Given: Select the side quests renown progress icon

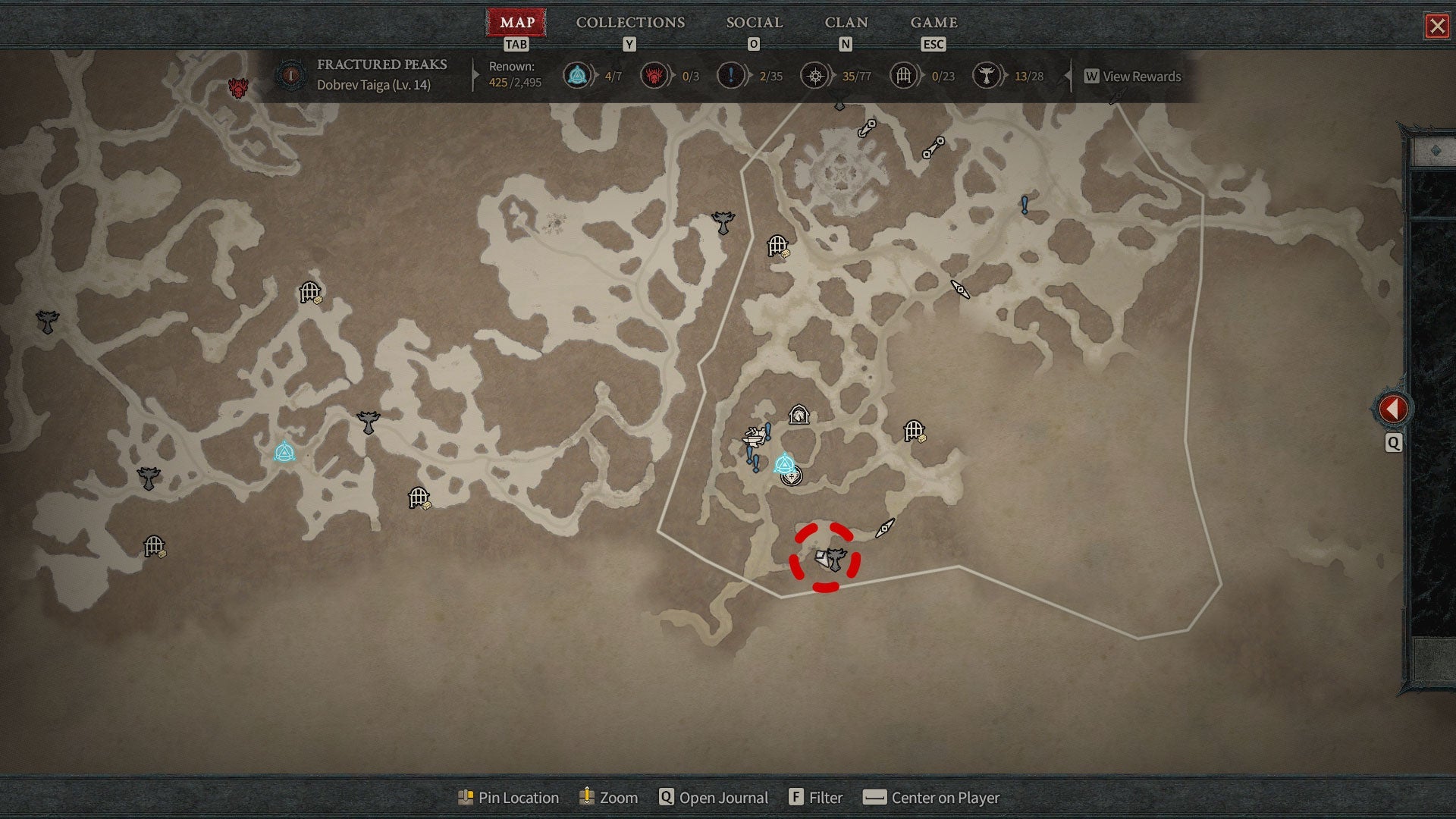Looking at the screenshot, I should click(730, 76).
